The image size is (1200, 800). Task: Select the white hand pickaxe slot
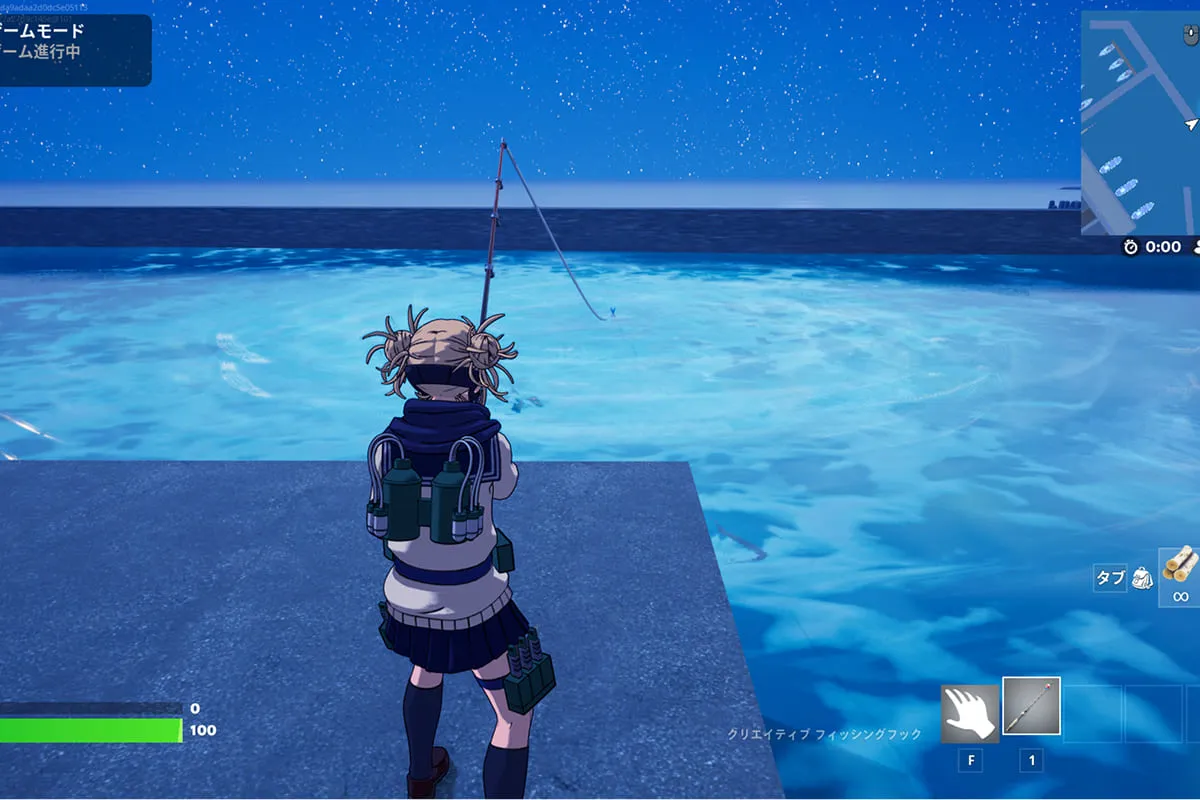tap(970, 713)
